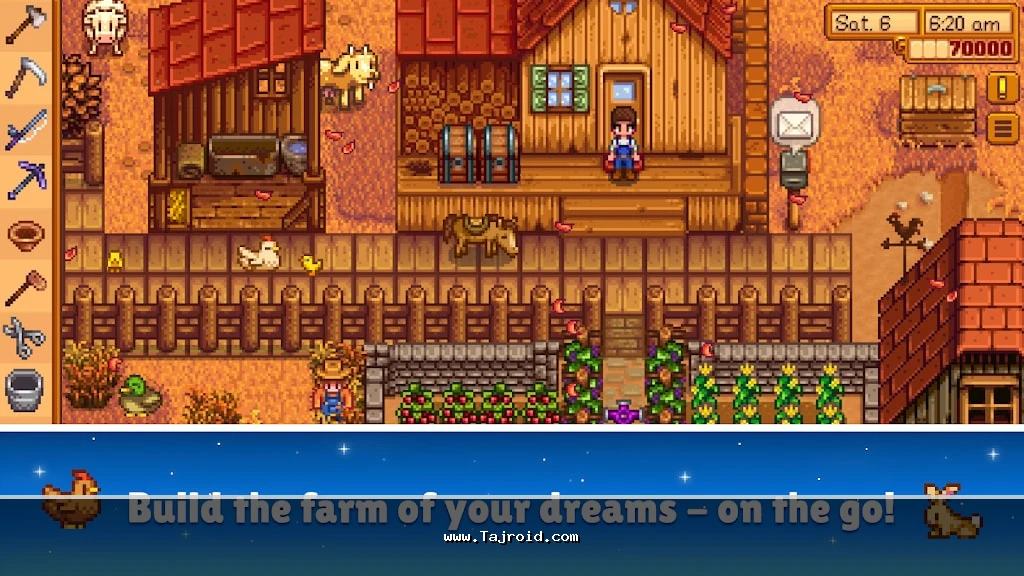Equip the shears tool

[x=26, y=338]
